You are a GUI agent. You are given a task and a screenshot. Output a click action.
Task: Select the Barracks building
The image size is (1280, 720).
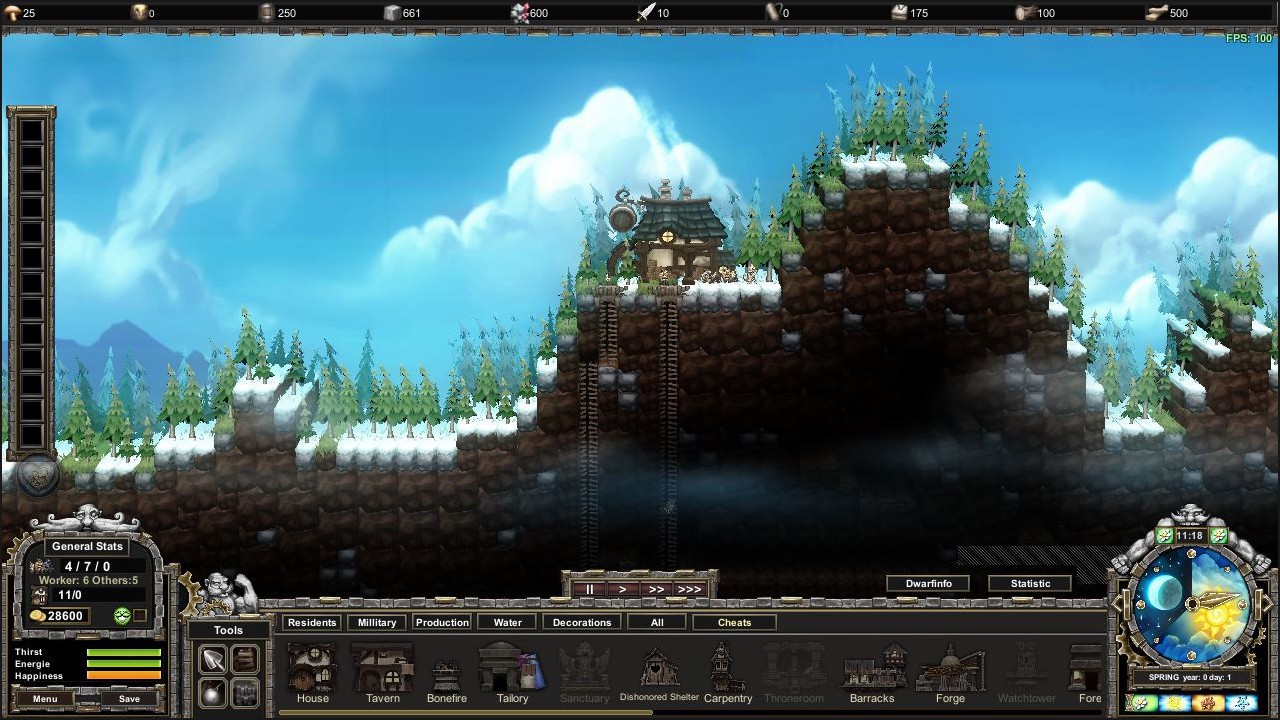pos(871,670)
